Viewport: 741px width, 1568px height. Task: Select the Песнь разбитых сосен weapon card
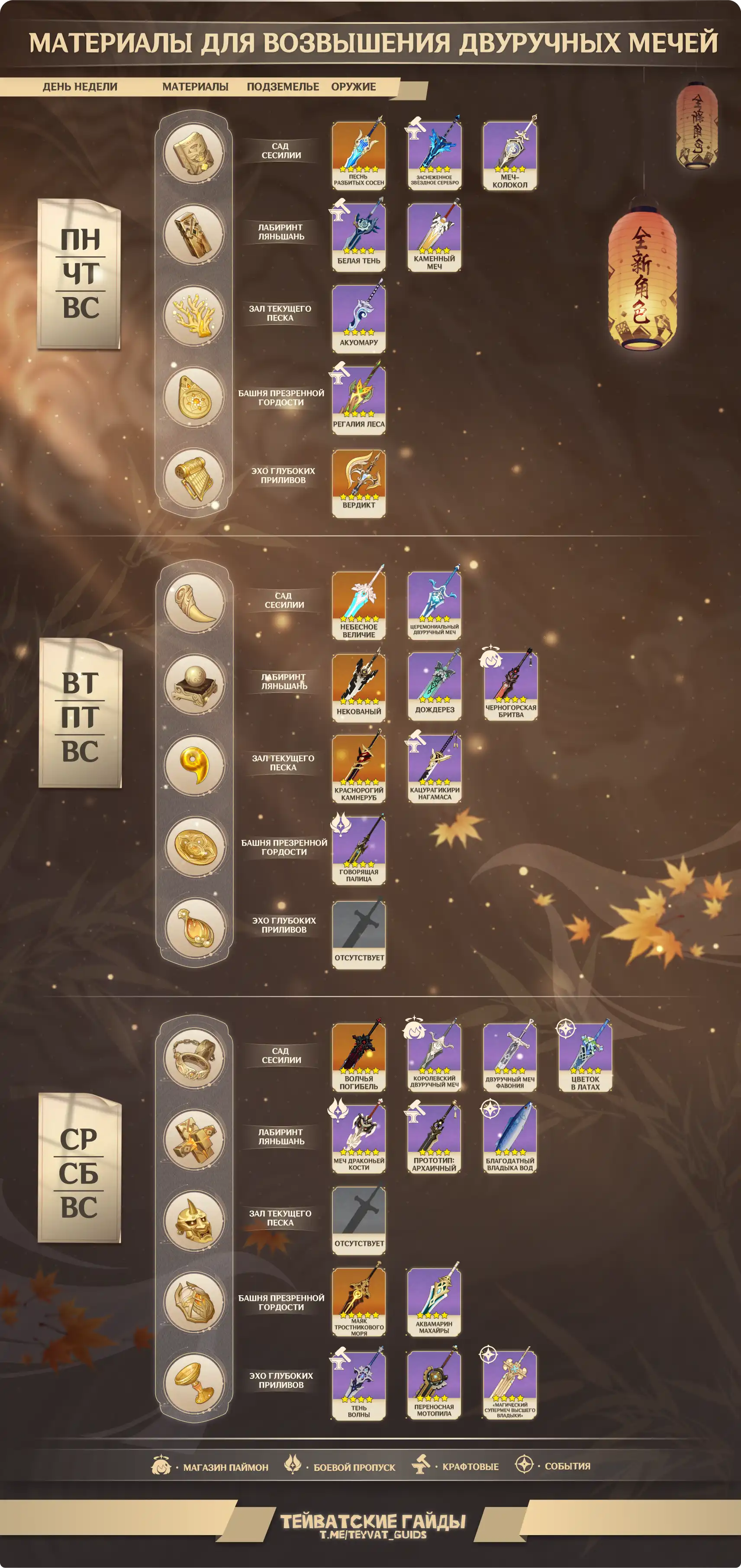[358, 155]
